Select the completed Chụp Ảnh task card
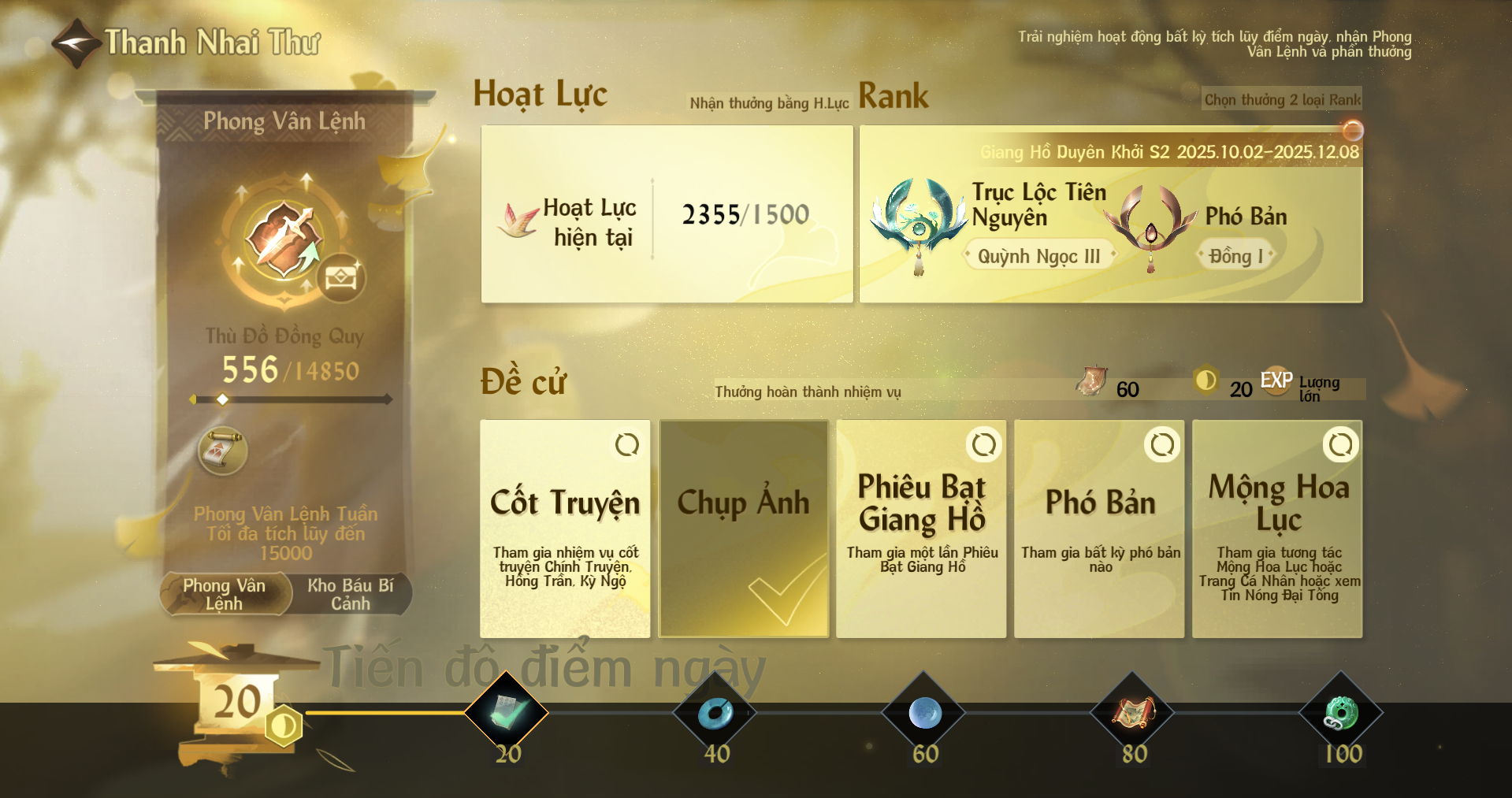The width and height of the screenshot is (1512, 798). coord(744,529)
